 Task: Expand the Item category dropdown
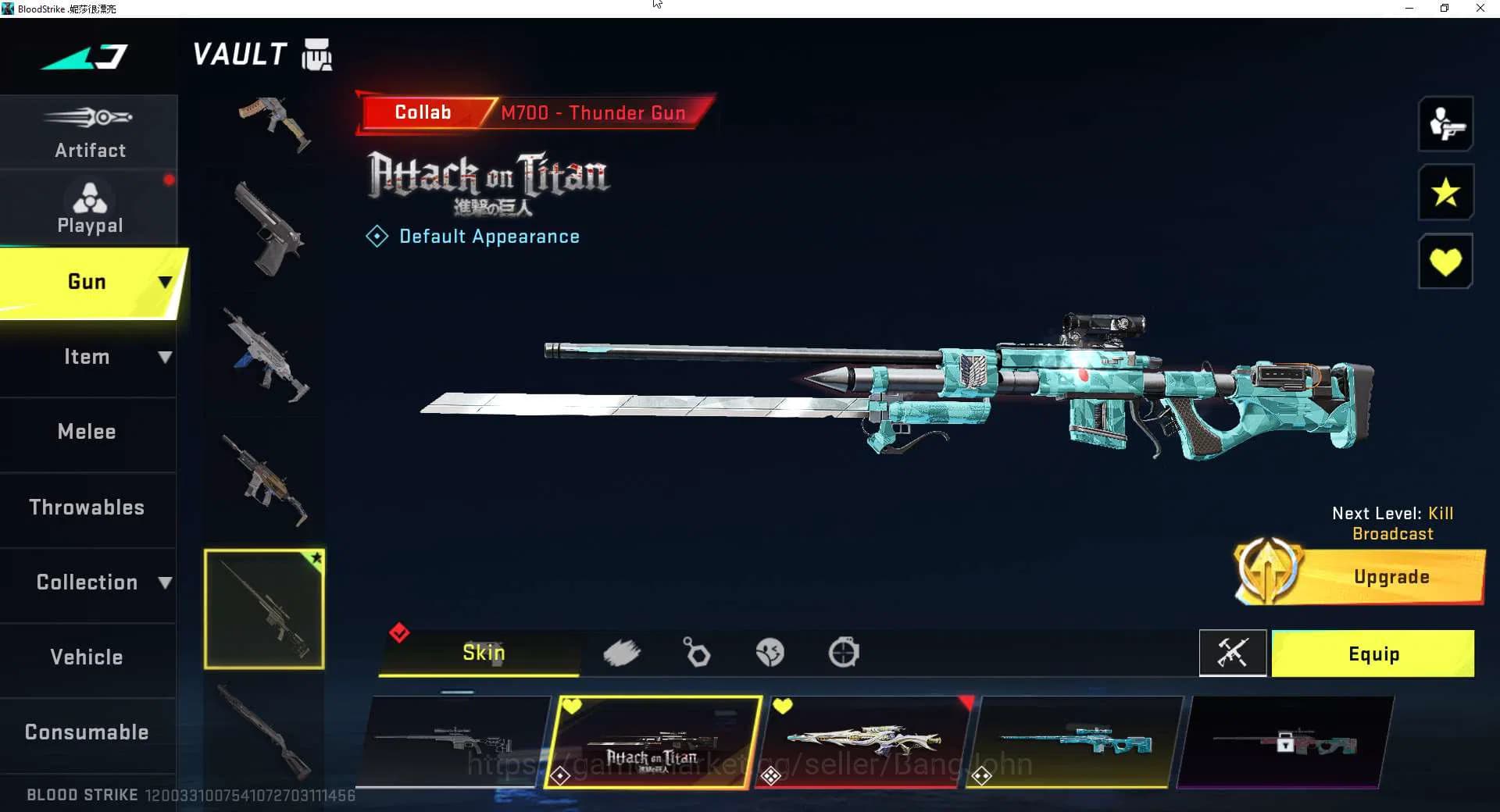[x=165, y=357]
